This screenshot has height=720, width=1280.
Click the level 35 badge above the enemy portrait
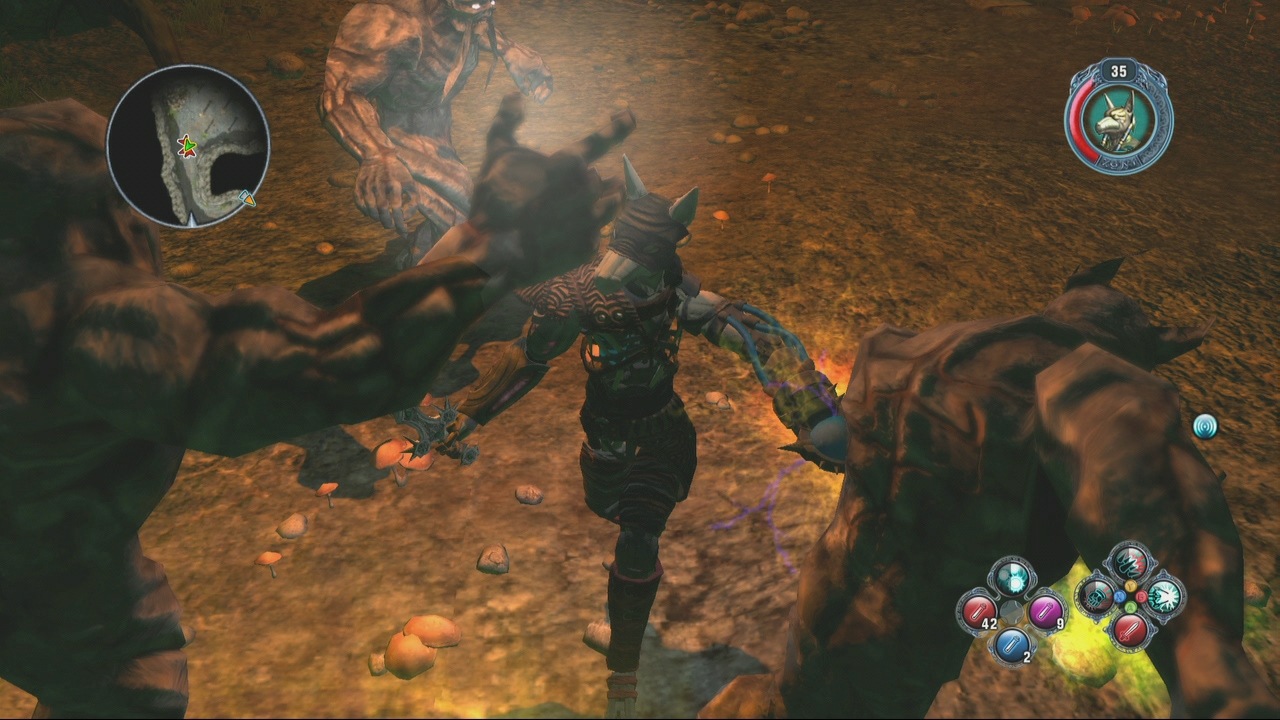1120,71
